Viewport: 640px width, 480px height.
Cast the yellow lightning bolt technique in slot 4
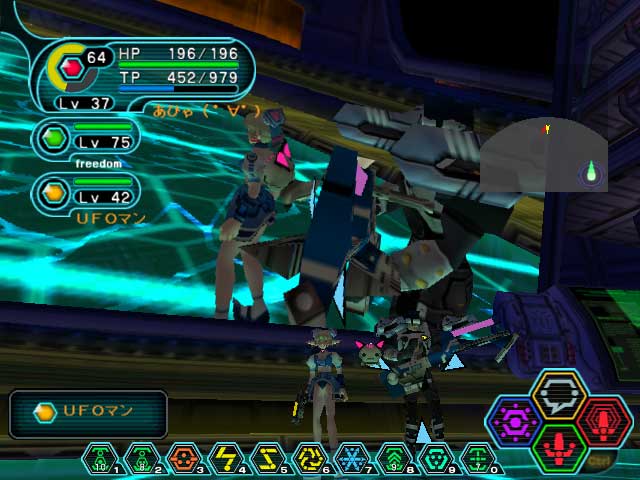tap(227, 459)
